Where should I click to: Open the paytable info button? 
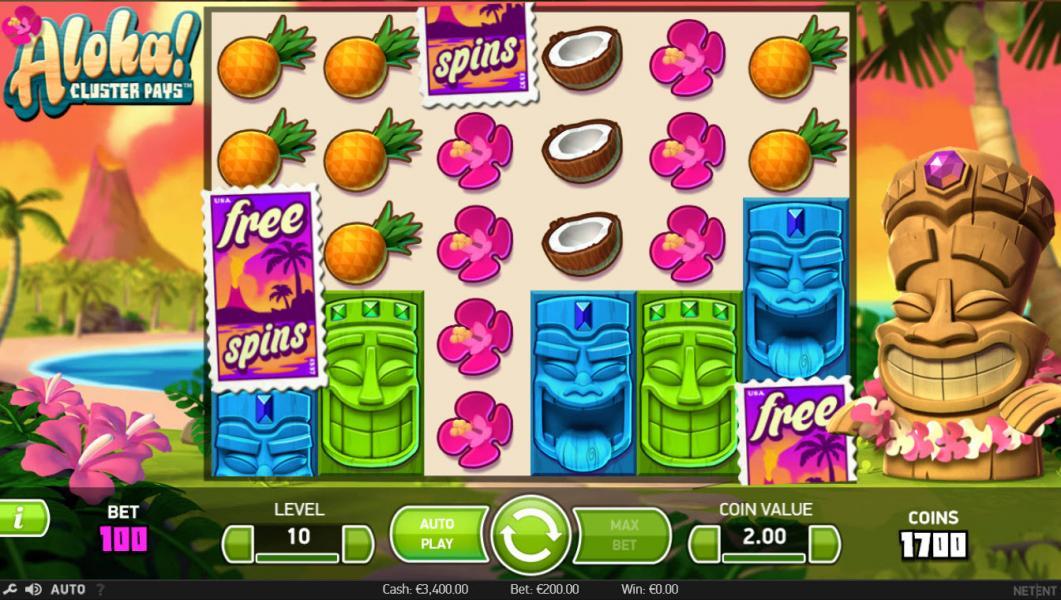tap(22, 517)
